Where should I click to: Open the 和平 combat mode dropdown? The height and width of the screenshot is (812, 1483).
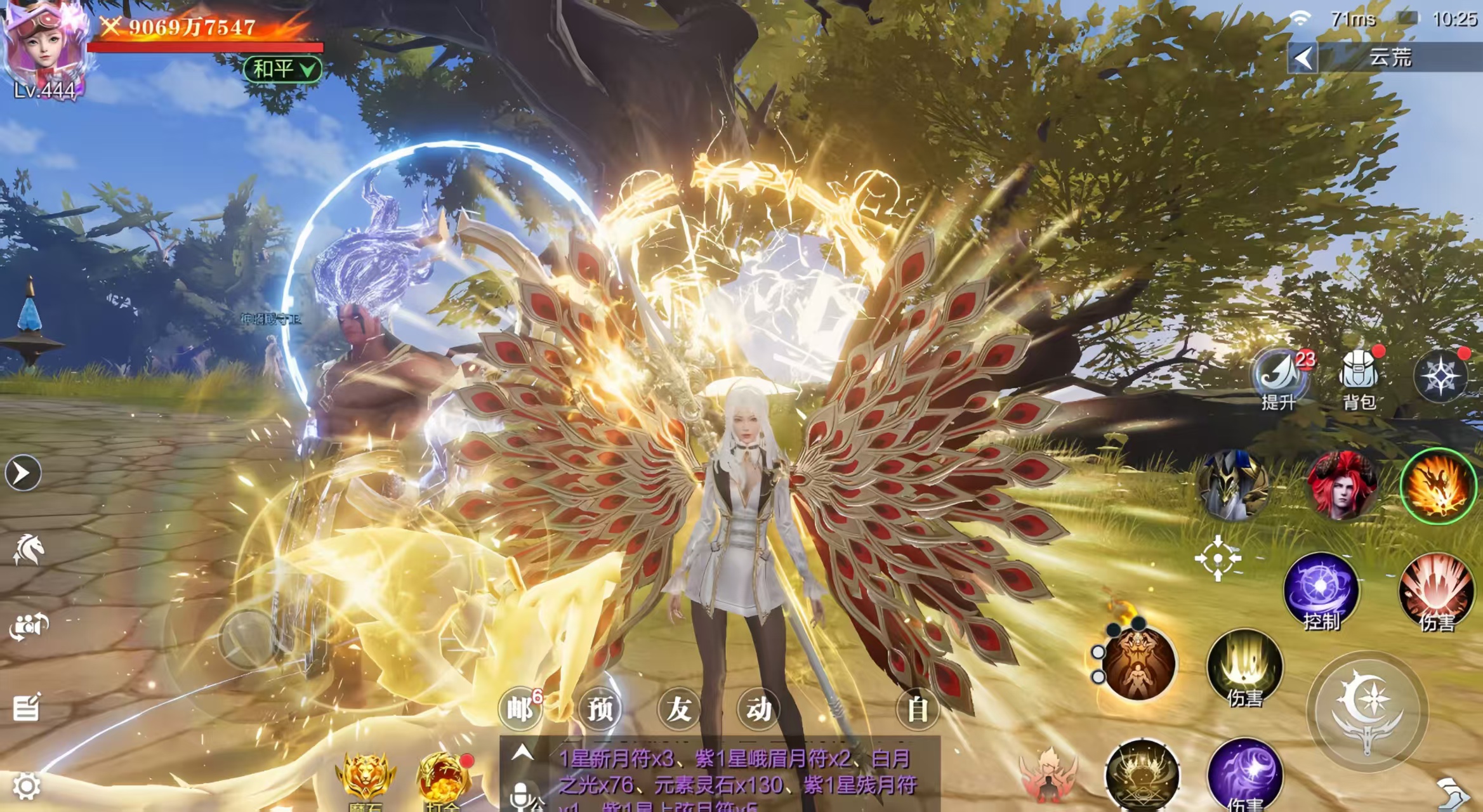coord(282,69)
